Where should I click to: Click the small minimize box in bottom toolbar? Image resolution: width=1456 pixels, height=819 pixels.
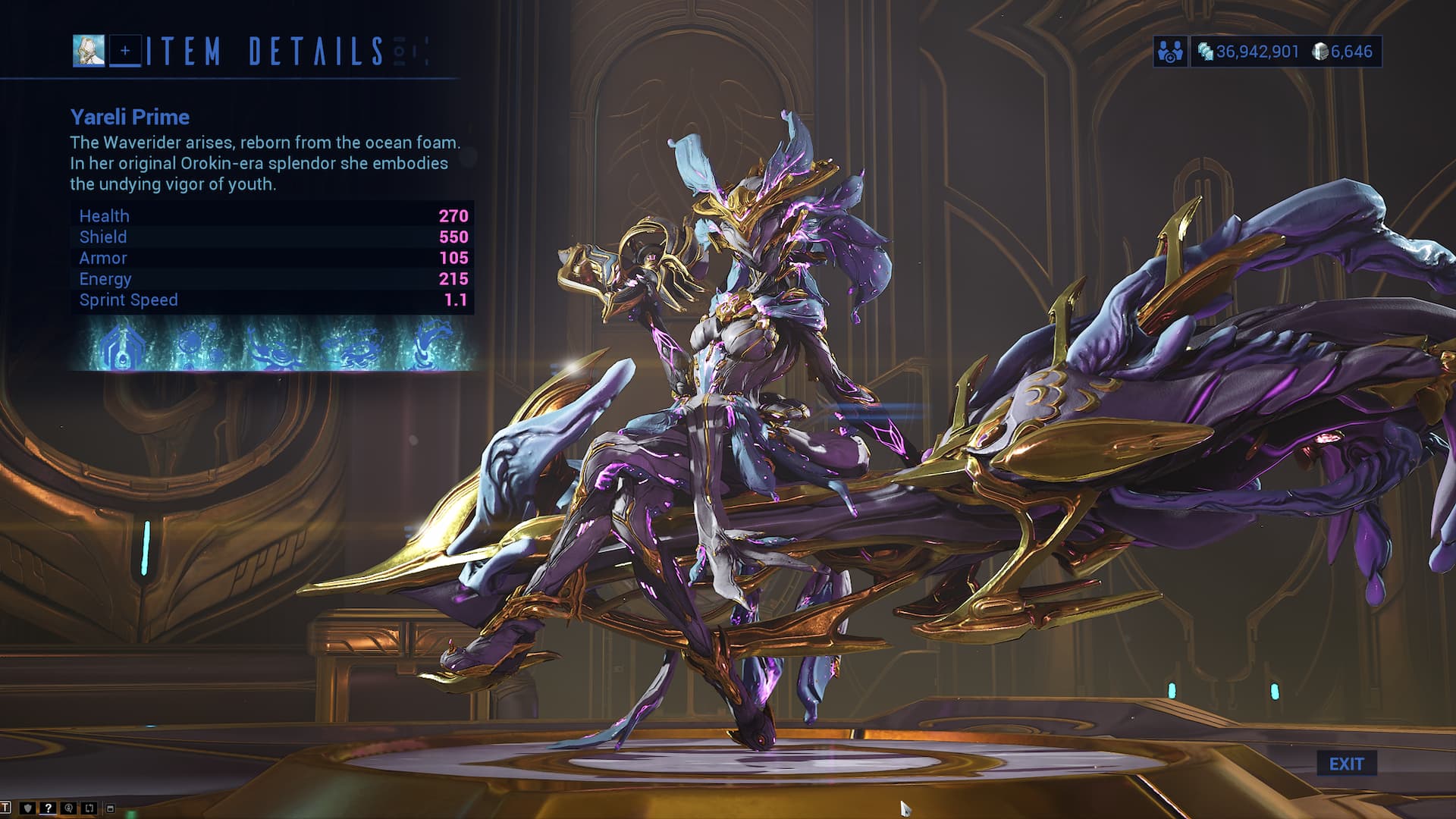110,808
